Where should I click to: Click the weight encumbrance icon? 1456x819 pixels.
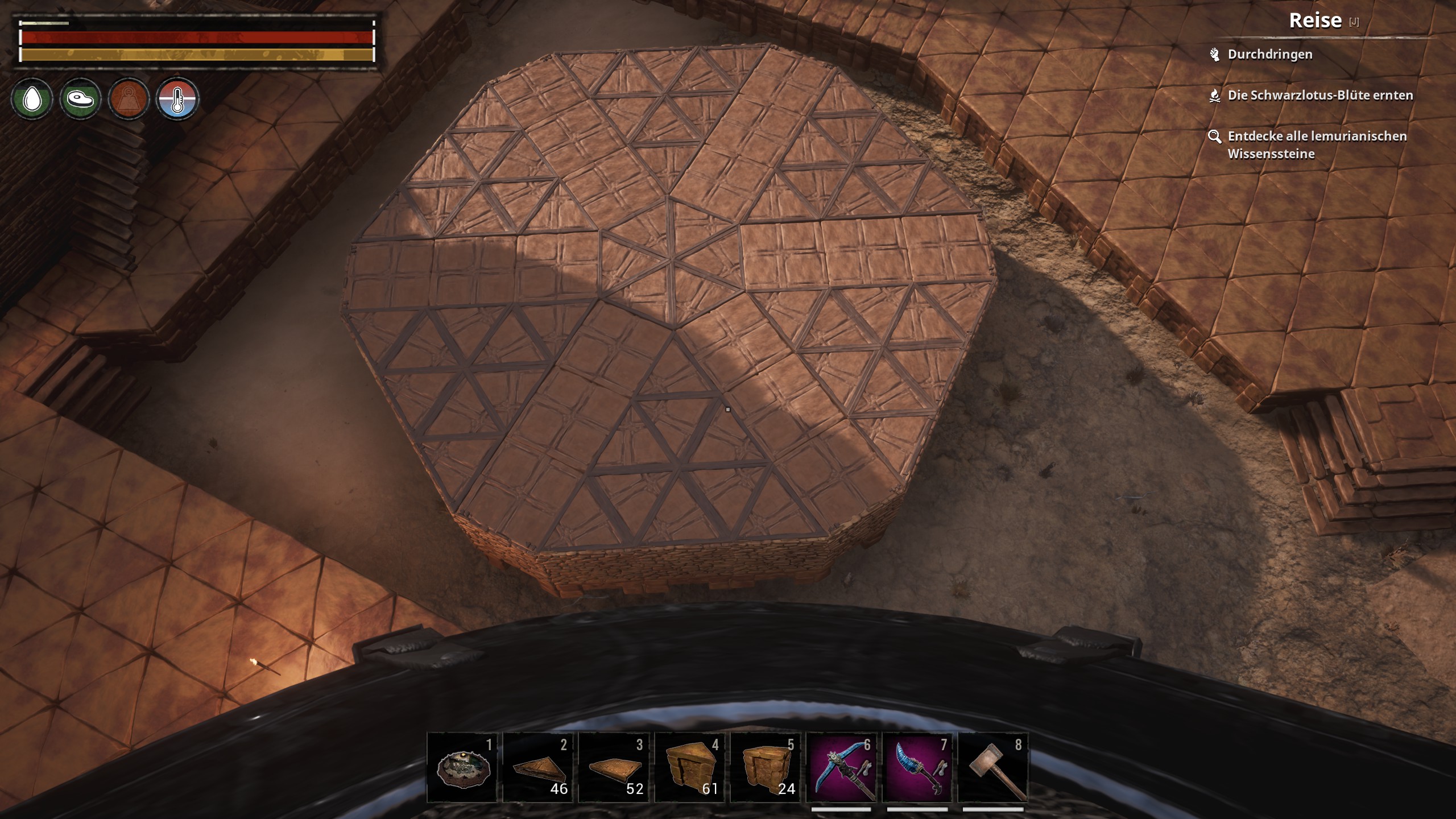coord(129,99)
